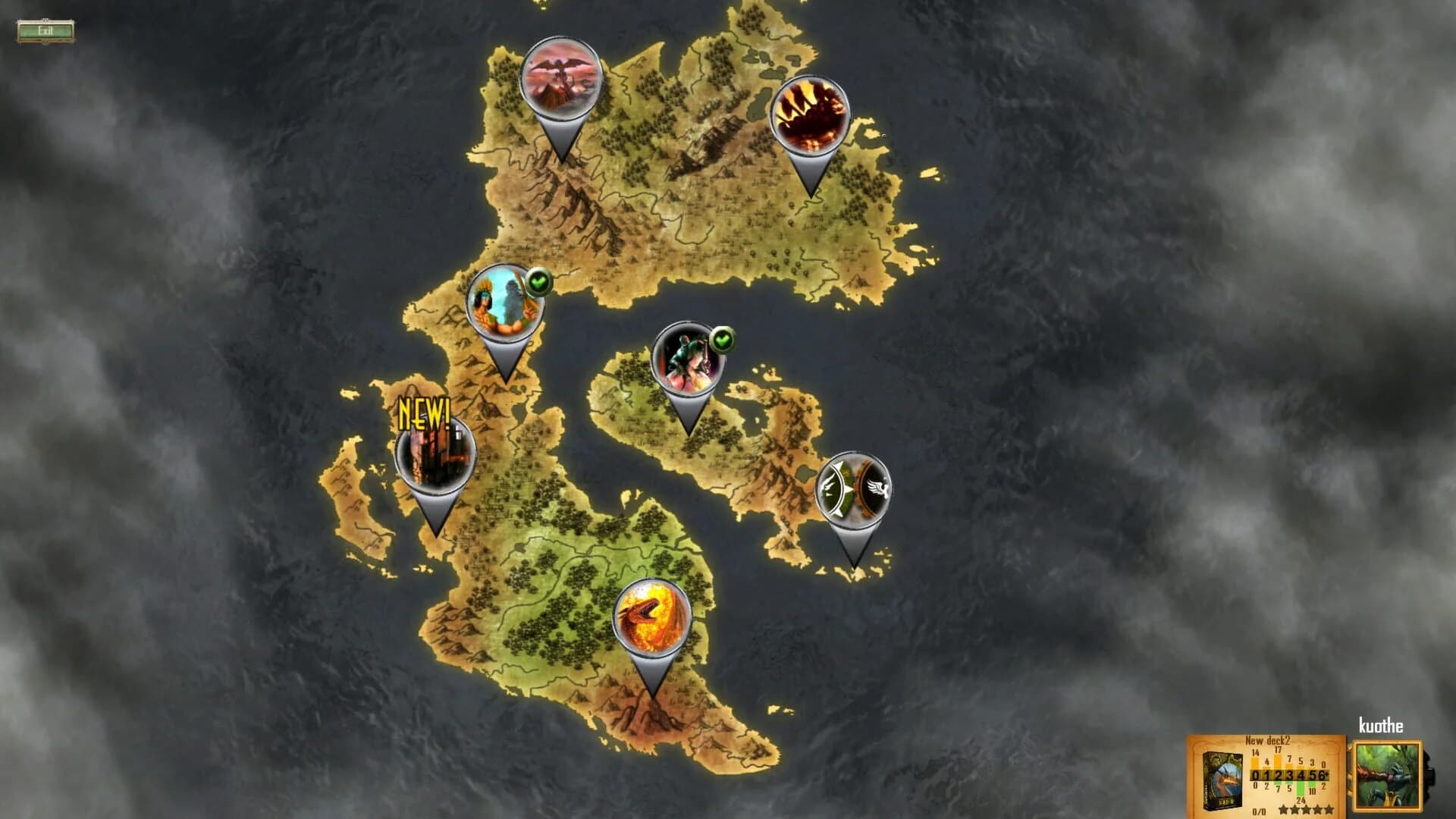Click the Exit button

tap(45, 29)
